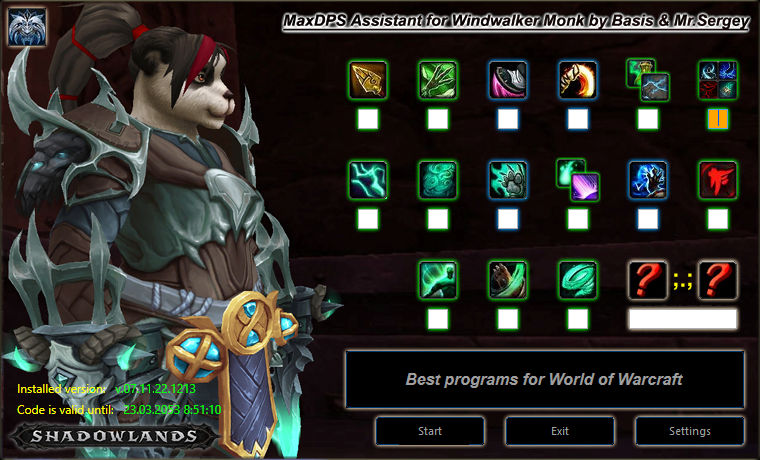Select the red winged figure icon
Viewport: 760px width, 460px height.
718,179
